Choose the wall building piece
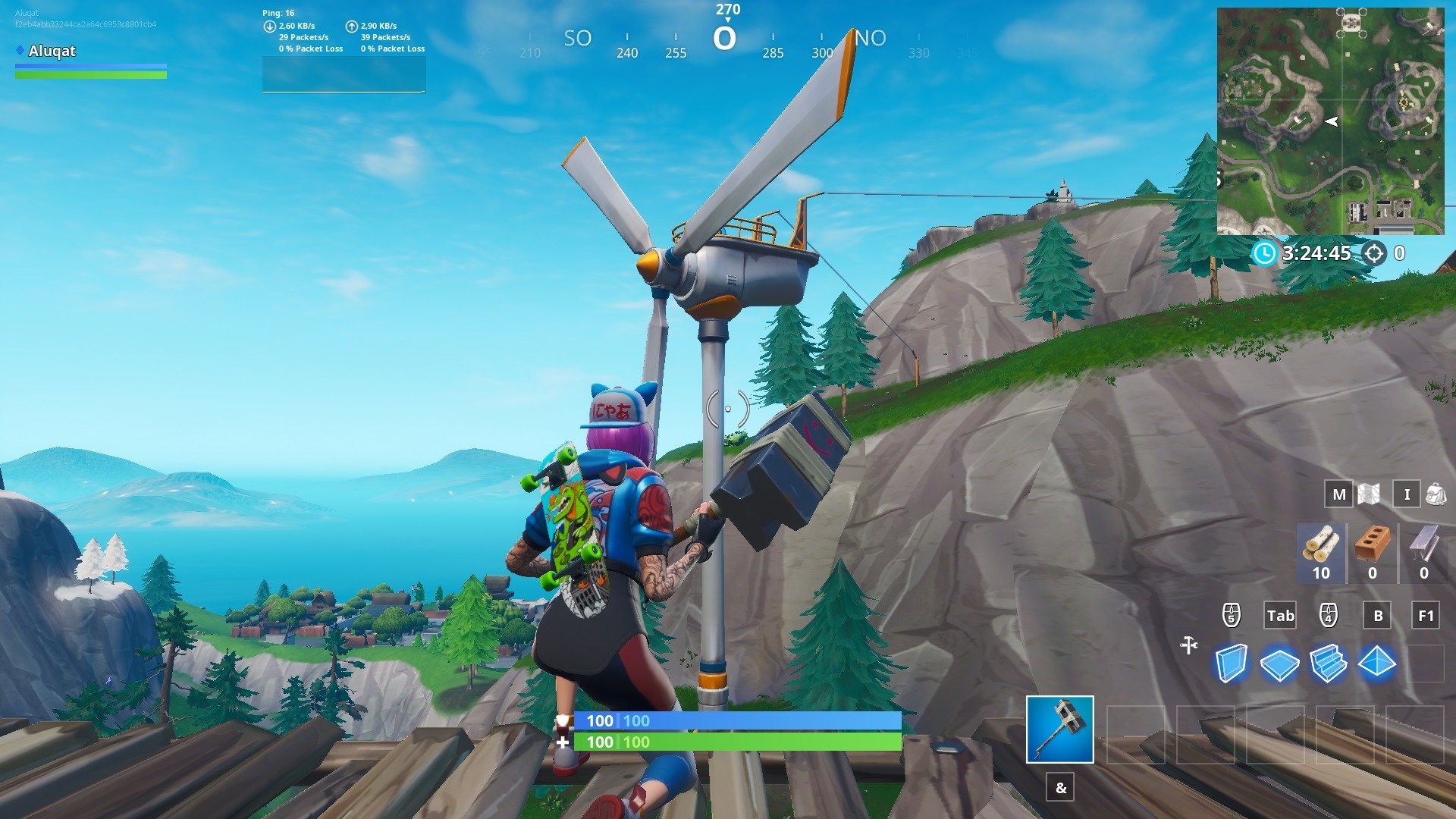Image resolution: width=1456 pixels, height=819 pixels. point(1230,664)
